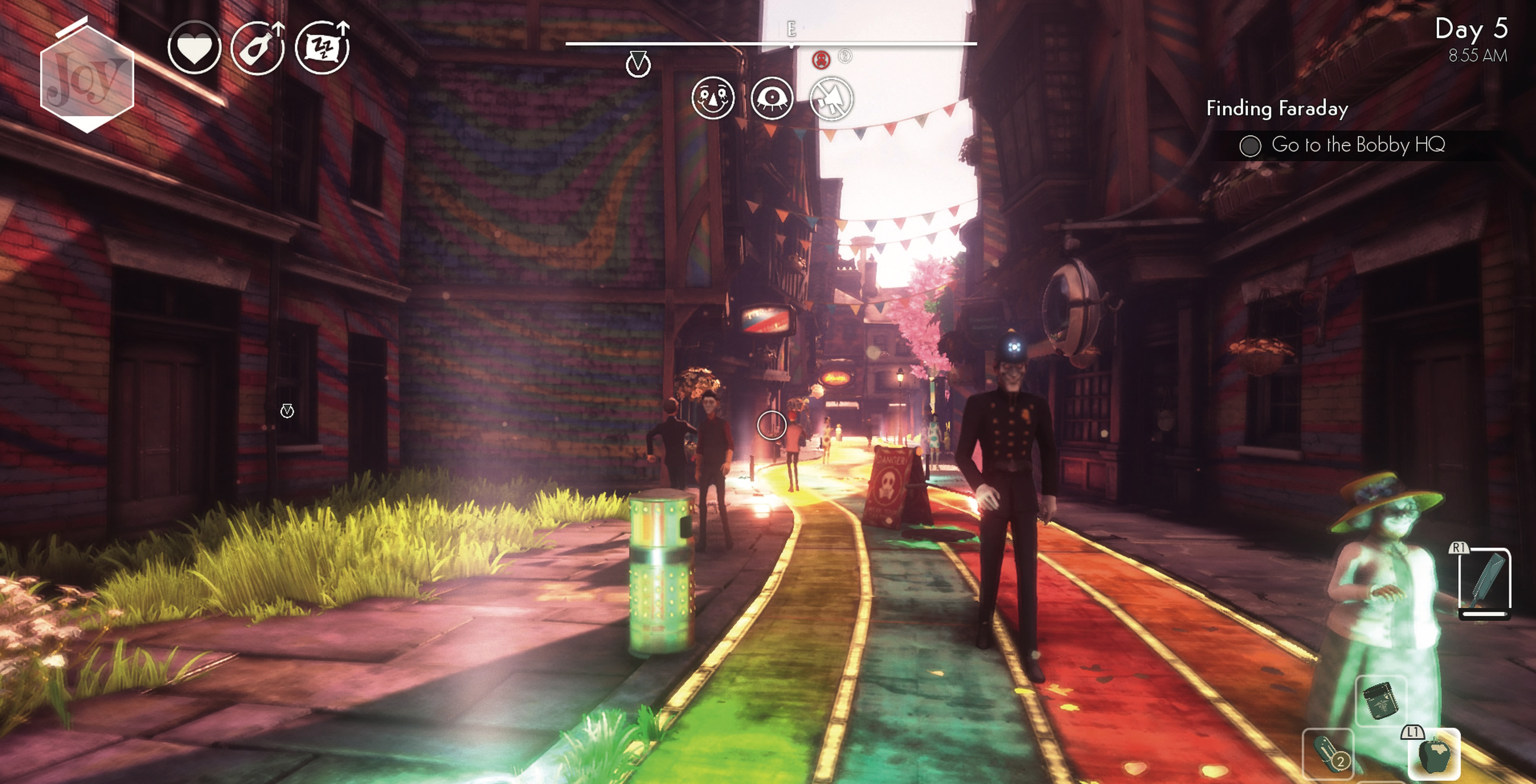Select the Go to the Bobby HQ objective
This screenshot has width=1536, height=784.
[x=1358, y=145]
